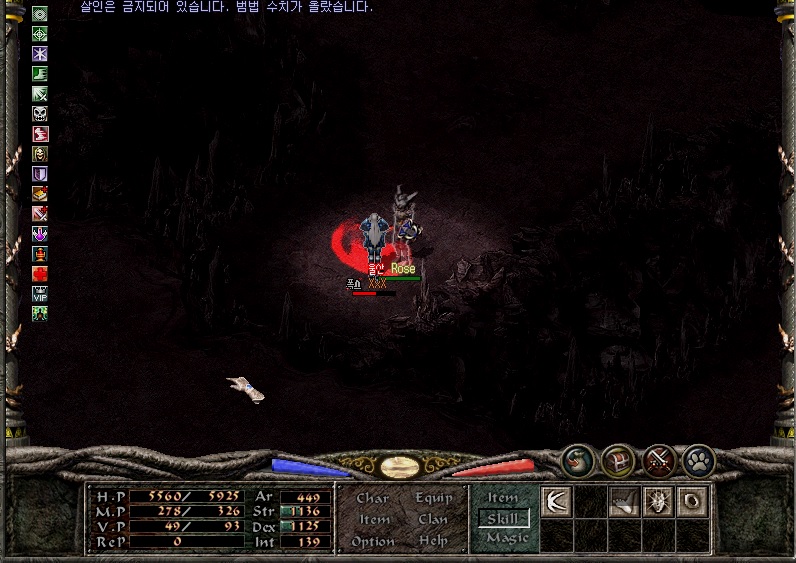The height and width of the screenshot is (563, 796).
Task: Select the purple shield buff icon
Action: 40,174
